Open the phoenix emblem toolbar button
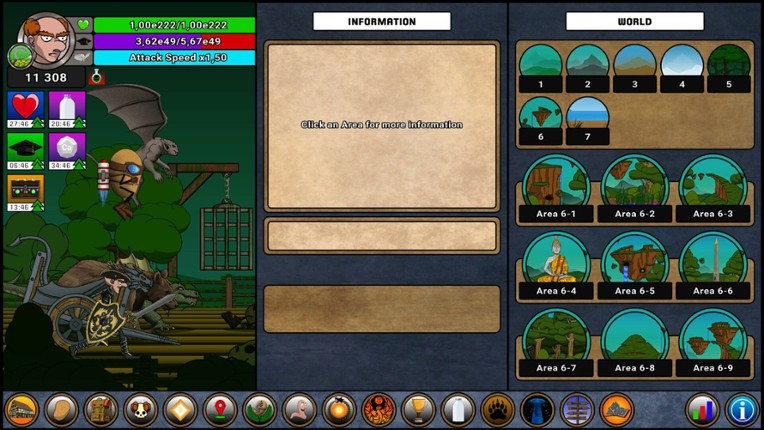 [379, 409]
